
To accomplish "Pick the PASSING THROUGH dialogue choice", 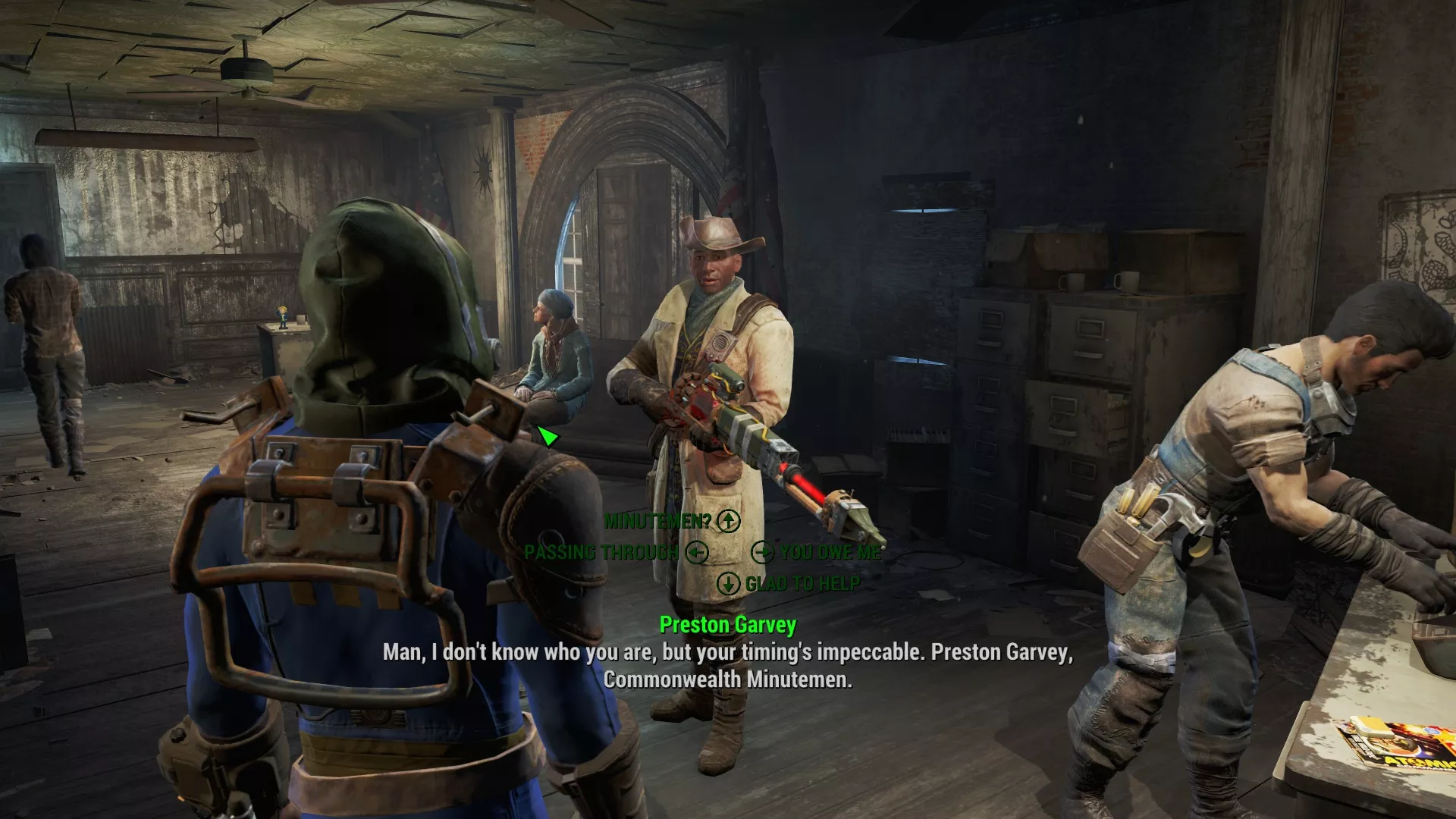I will point(599,553).
